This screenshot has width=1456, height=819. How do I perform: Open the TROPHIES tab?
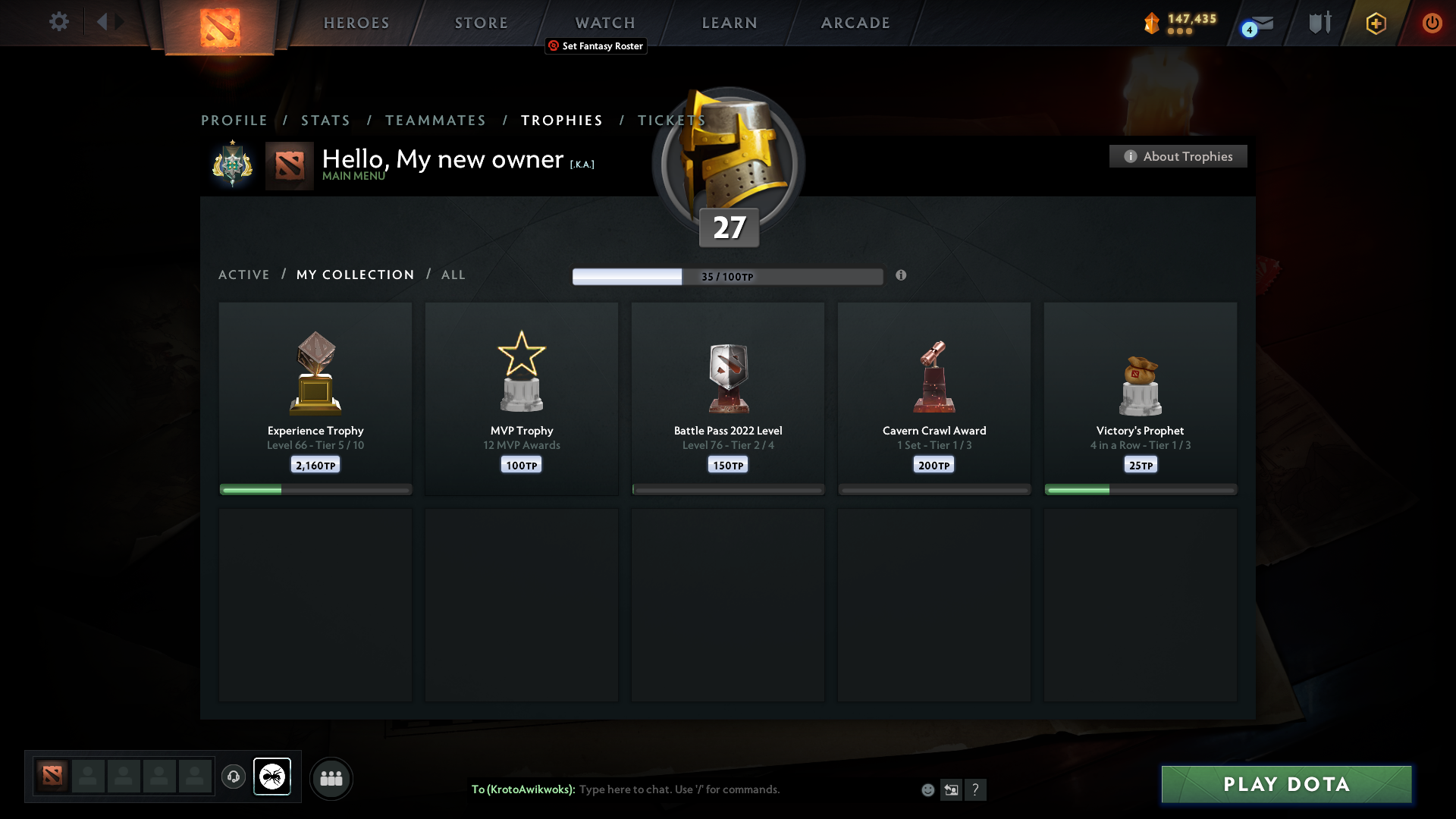pyautogui.click(x=561, y=120)
